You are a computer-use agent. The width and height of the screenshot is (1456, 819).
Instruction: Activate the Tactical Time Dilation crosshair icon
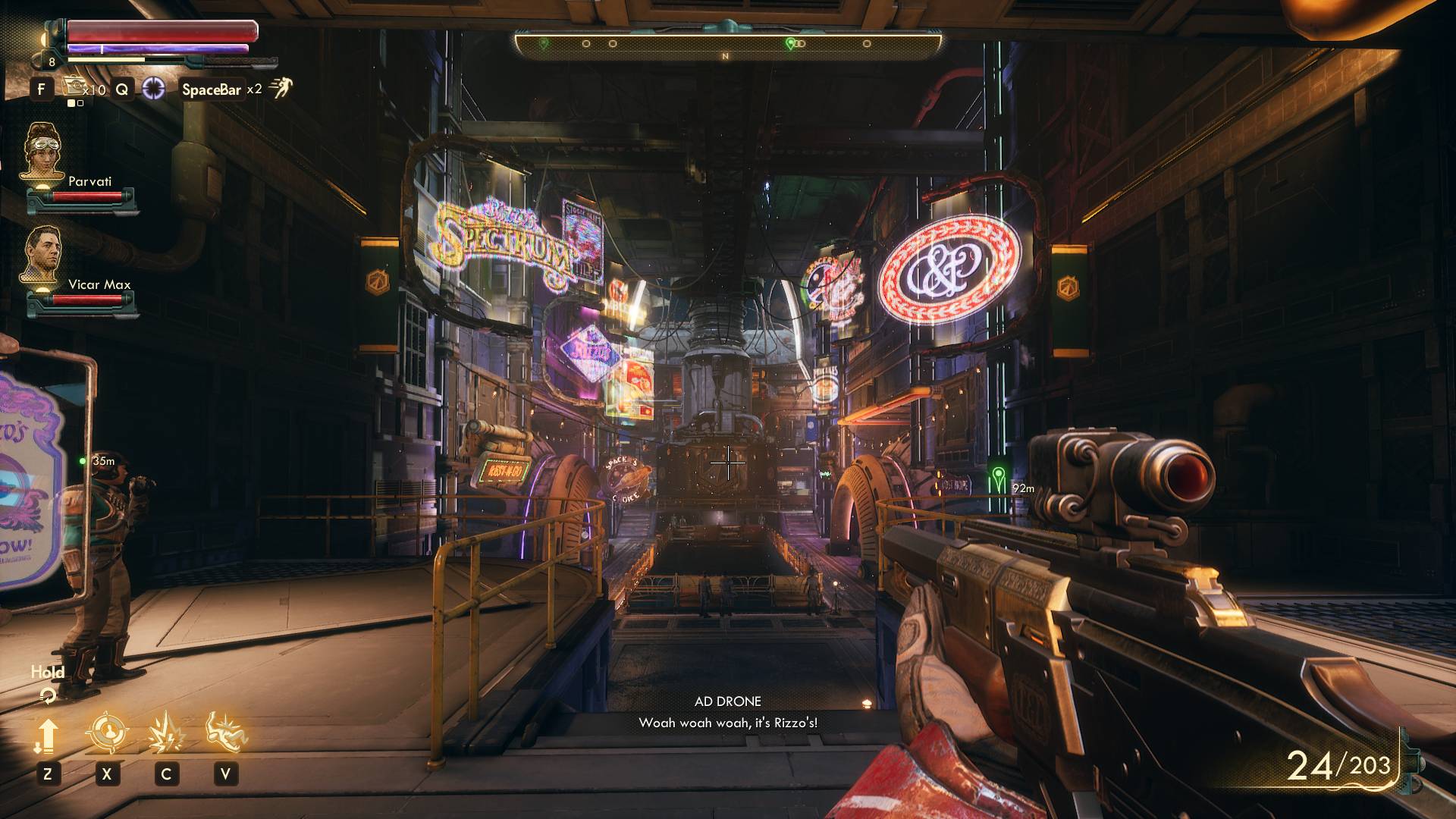click(x=154, y=89)
